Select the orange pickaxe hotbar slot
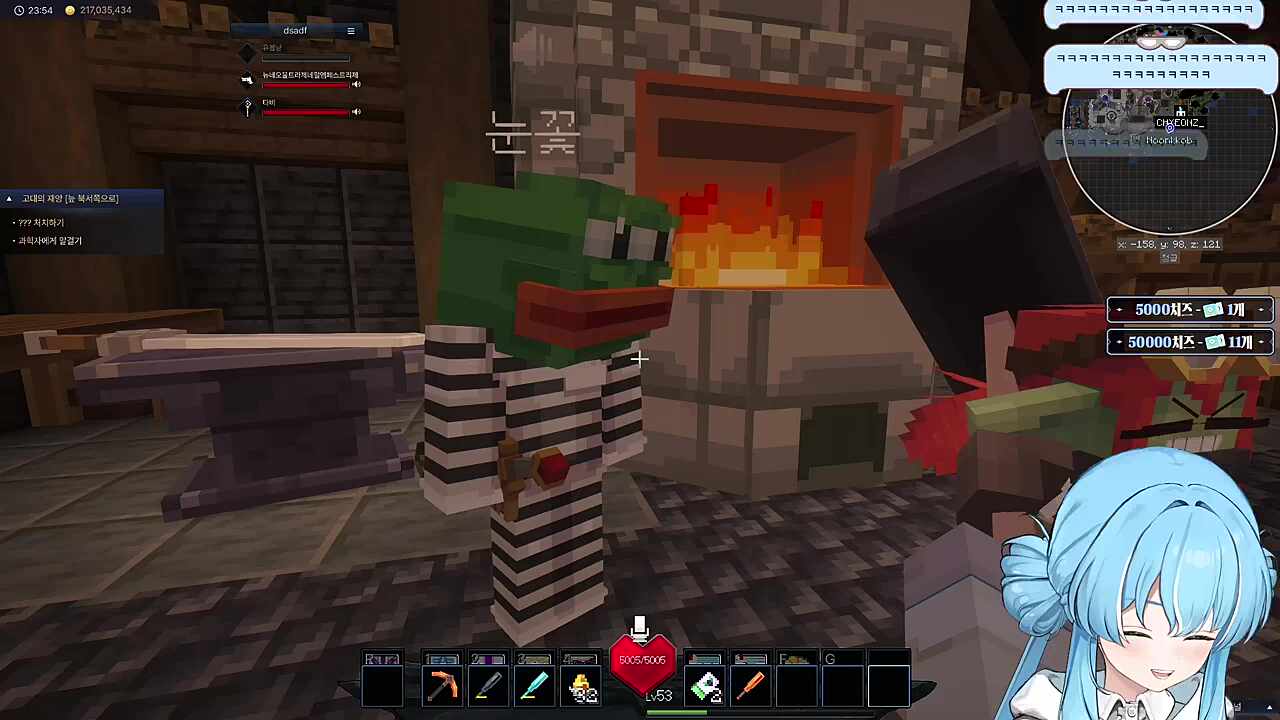 [442, 686]
